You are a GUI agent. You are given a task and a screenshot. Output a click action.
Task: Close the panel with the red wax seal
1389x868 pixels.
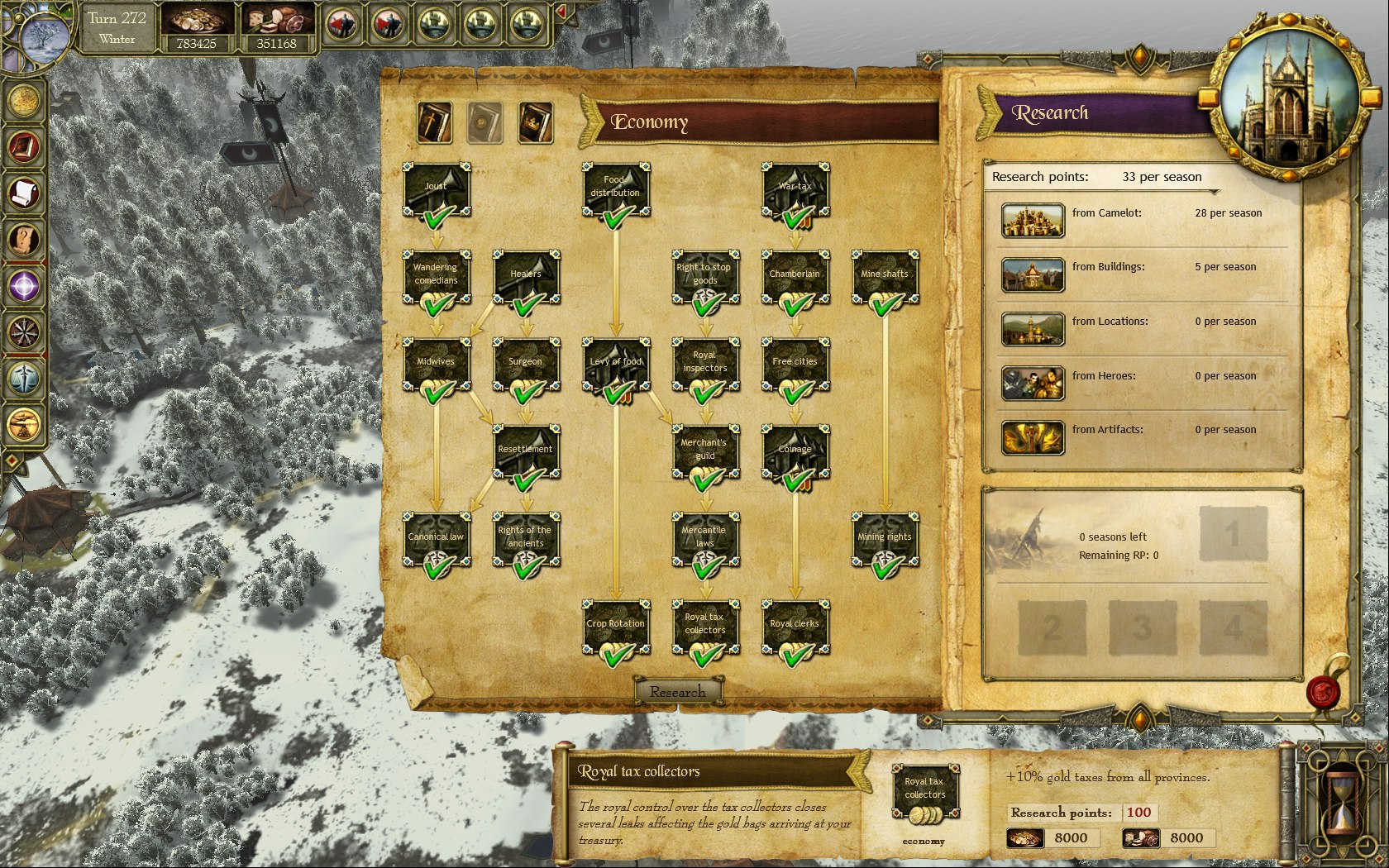[x=1323, y=691]
